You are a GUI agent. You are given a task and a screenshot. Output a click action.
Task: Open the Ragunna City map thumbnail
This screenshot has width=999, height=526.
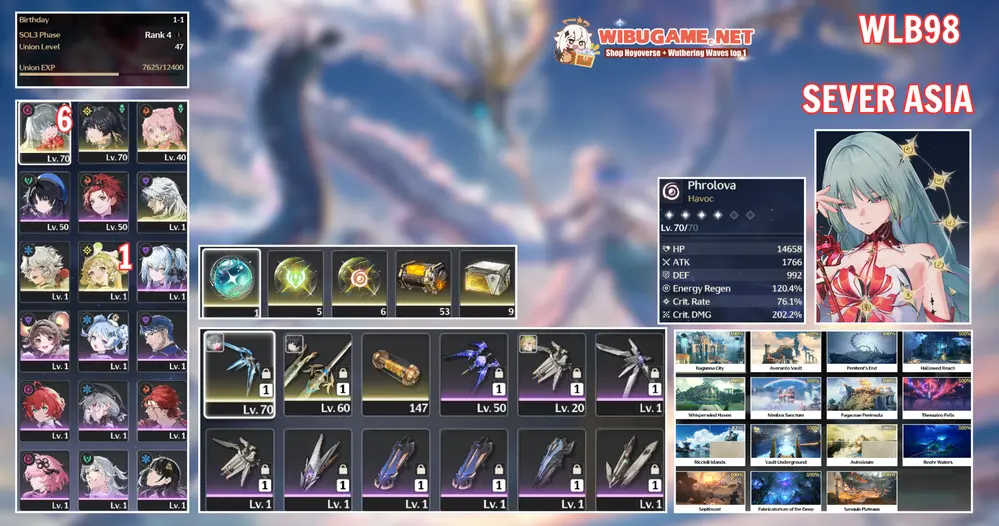coord(711,350)
